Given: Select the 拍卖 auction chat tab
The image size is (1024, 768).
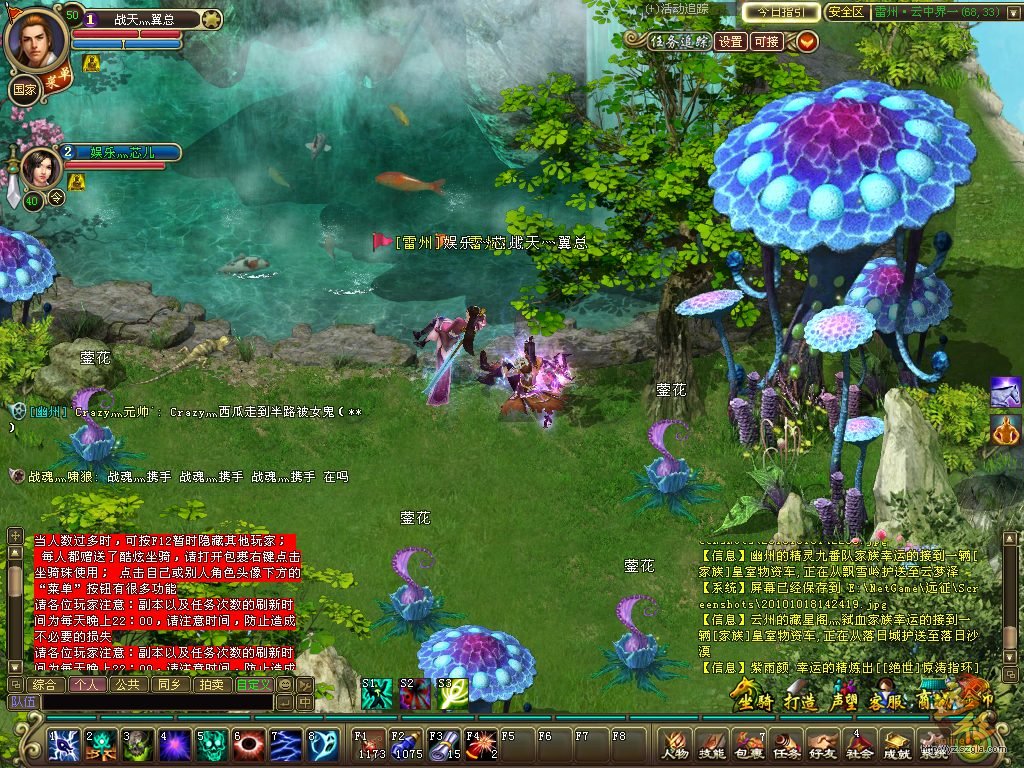Looking at the screenshot, I should click(x=210, y=685).
